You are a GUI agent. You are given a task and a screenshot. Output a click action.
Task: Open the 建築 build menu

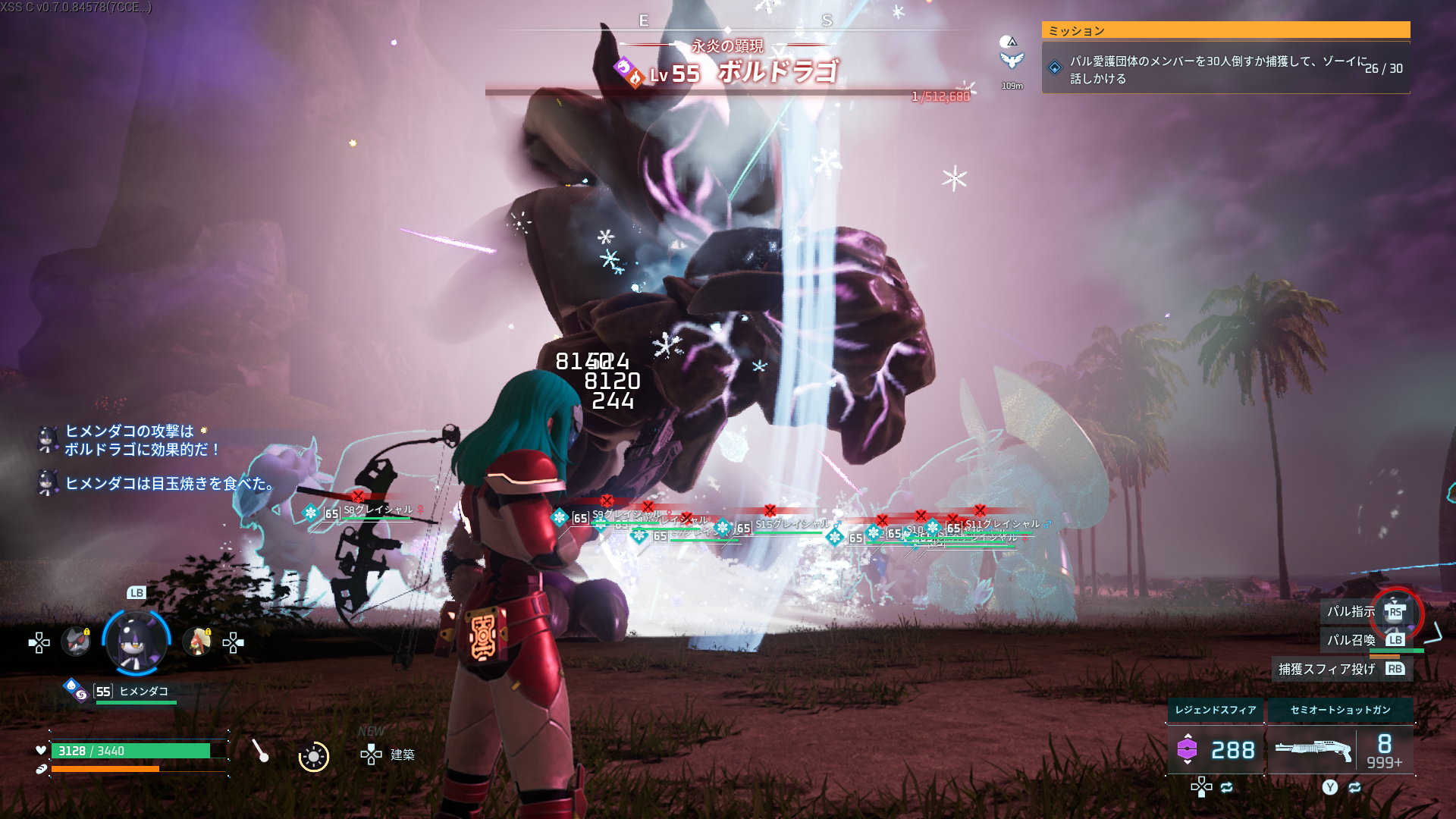388,754
